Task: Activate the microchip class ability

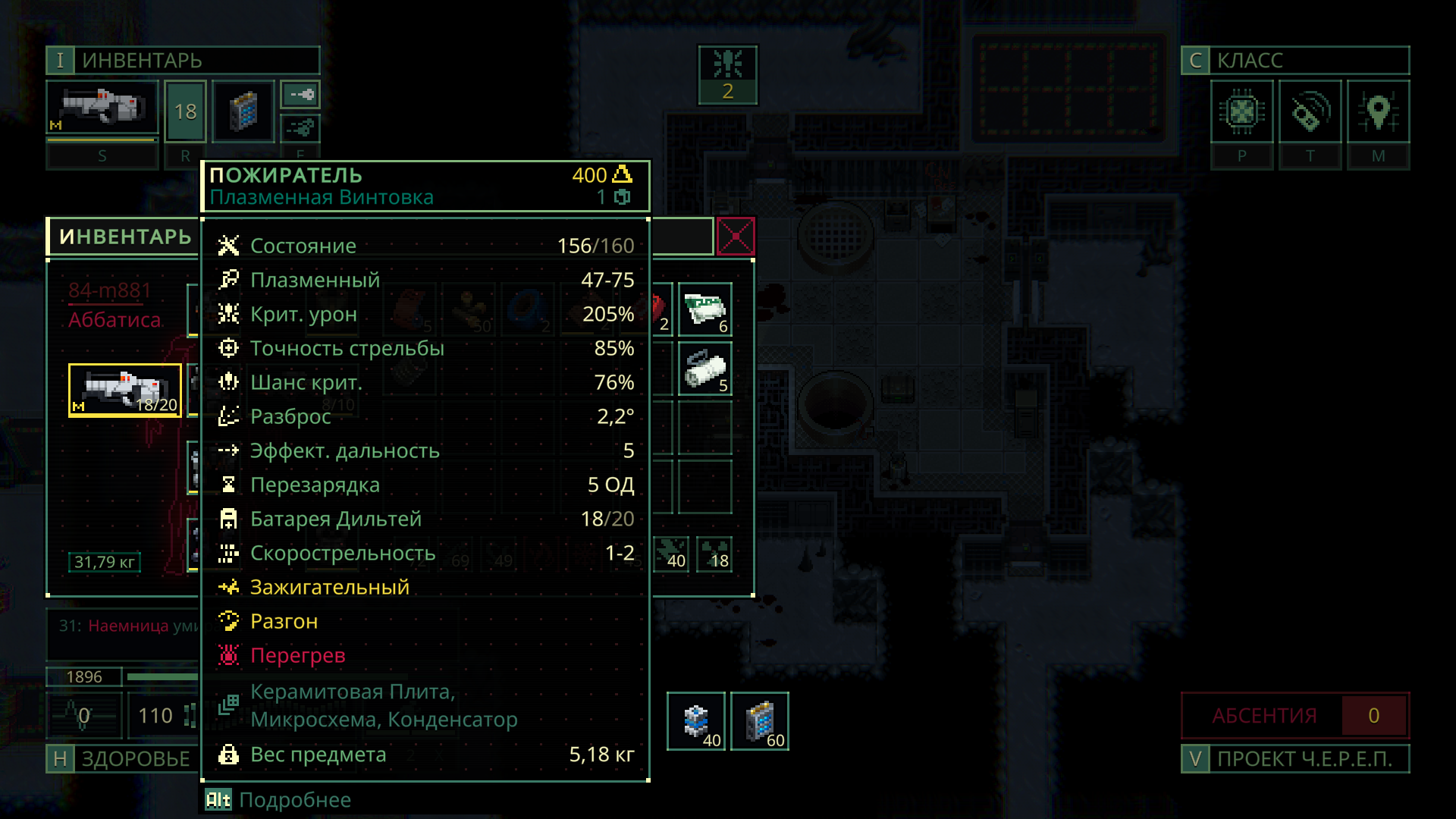Action: point(1242,111)
